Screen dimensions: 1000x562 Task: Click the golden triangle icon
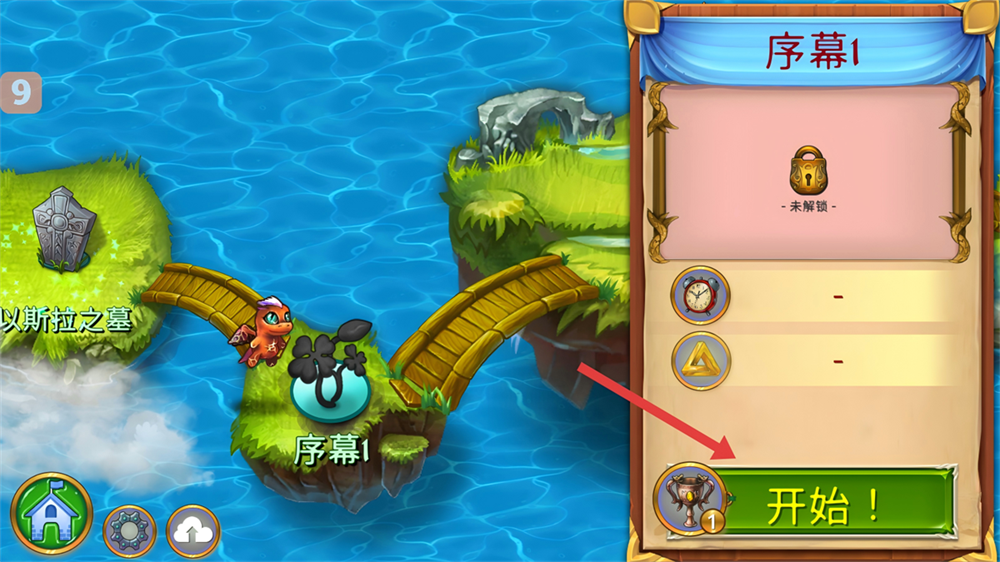coord(700,360)
